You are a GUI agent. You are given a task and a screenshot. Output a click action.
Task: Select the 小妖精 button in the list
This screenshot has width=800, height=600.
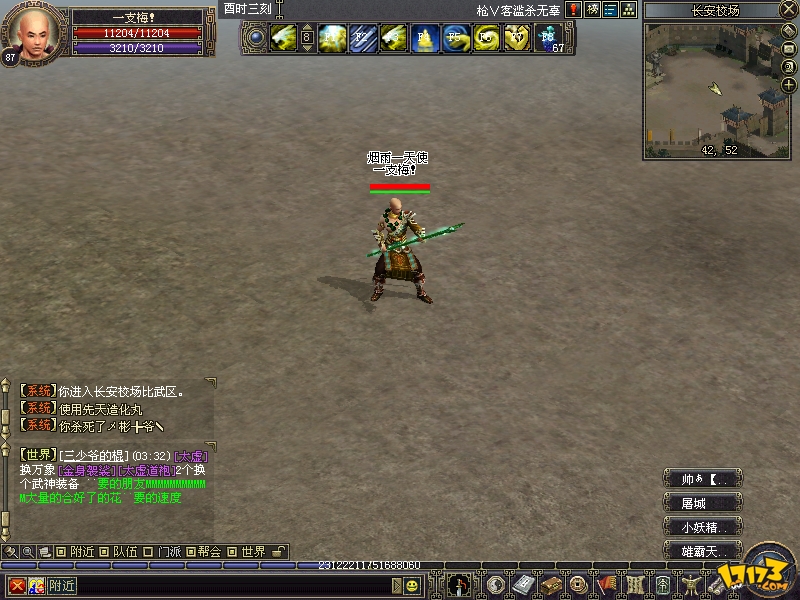(x=703, y=527)
